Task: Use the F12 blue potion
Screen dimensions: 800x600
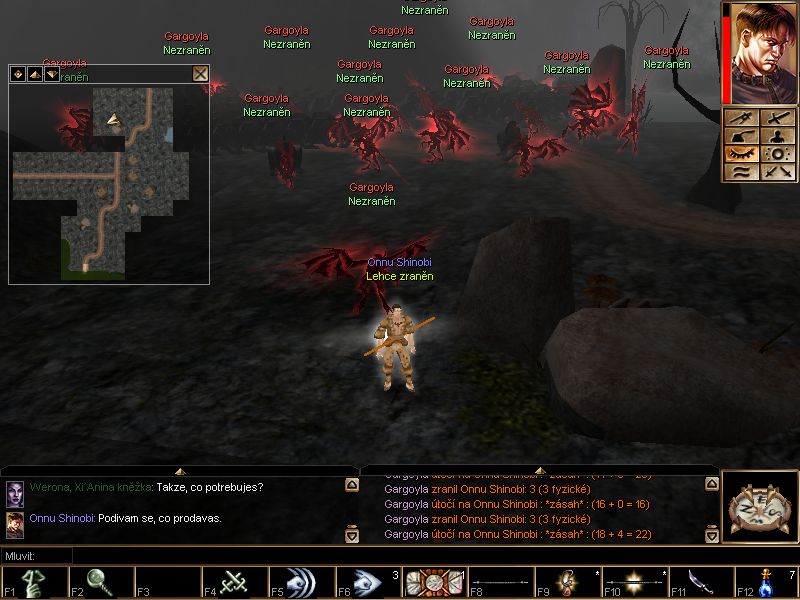Action: (x=767, y=582)
